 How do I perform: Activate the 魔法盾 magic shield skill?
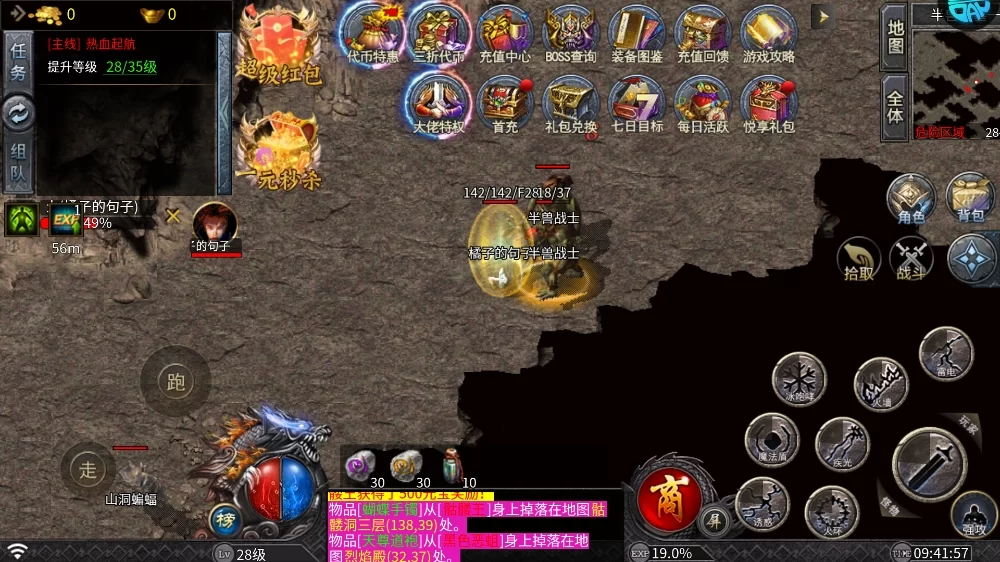click(x=772, y=440)
